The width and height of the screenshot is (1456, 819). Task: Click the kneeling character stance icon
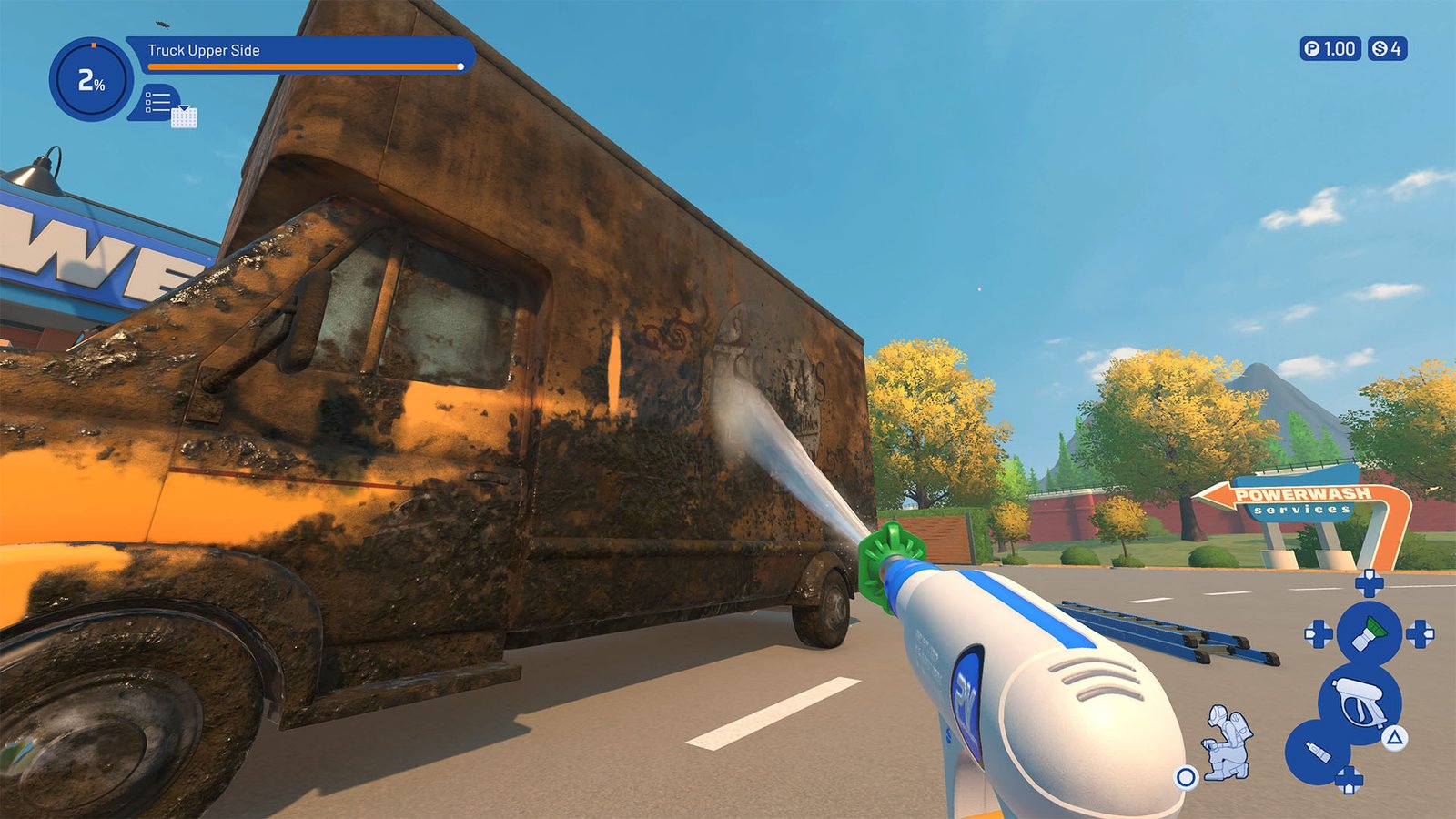pos(1226,740)
